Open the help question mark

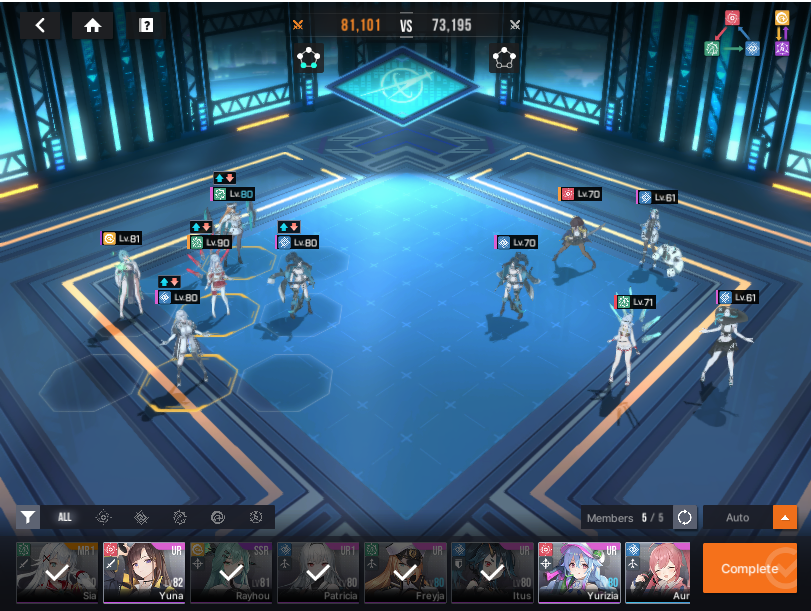coord(146,26)
